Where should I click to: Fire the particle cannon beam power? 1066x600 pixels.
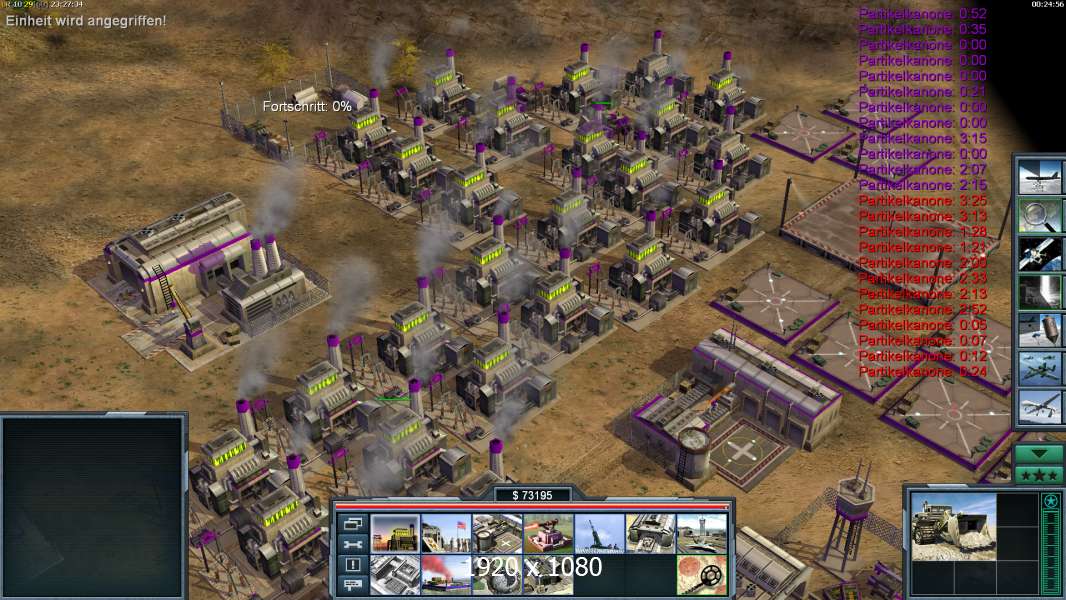pos(1040,292)
